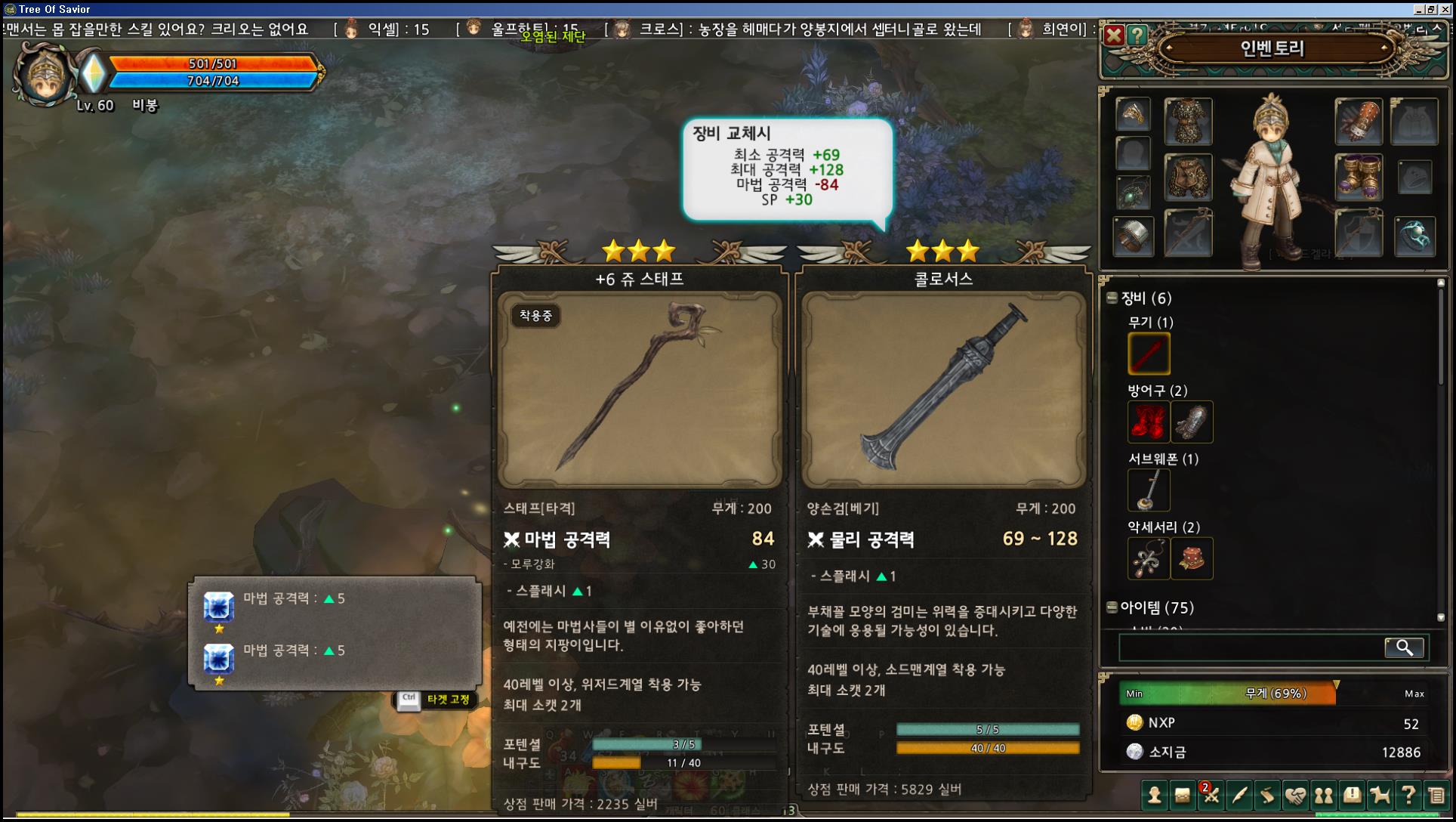1456x822 pixels.
Task: Select the red boots under 방어구 (2)
Action: (1149, 422)
